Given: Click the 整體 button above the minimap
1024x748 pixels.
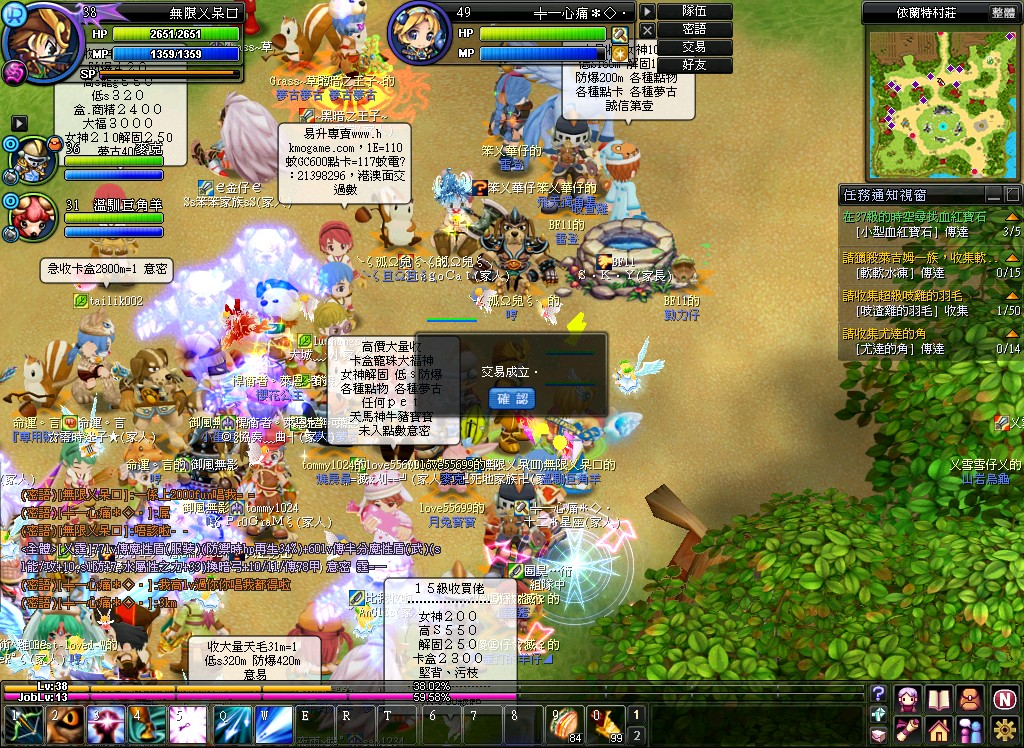Looking at the screenshot, I should [1003, 13].
